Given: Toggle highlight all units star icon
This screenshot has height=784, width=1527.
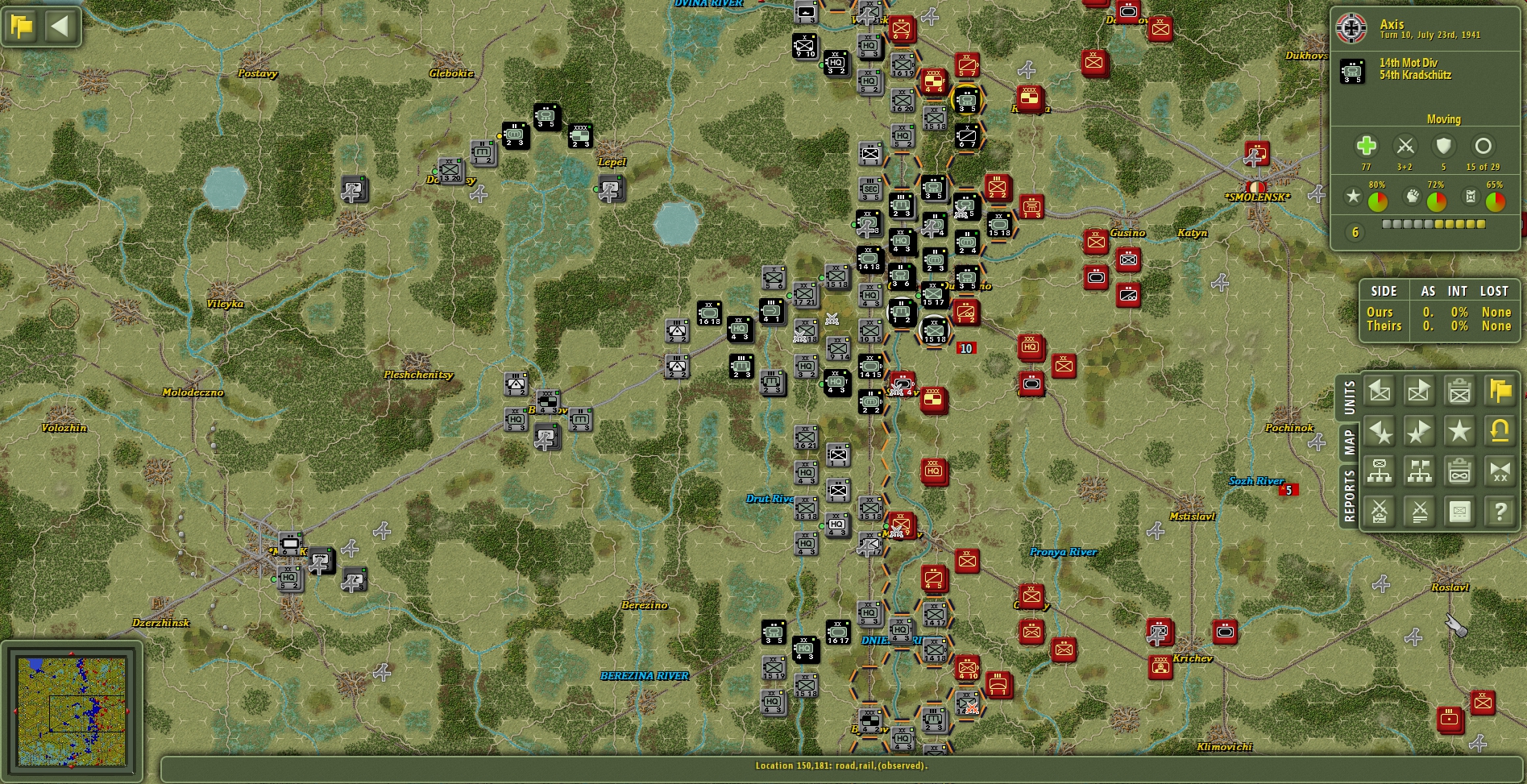Looking at the screenshot, I should point(1461,432).
